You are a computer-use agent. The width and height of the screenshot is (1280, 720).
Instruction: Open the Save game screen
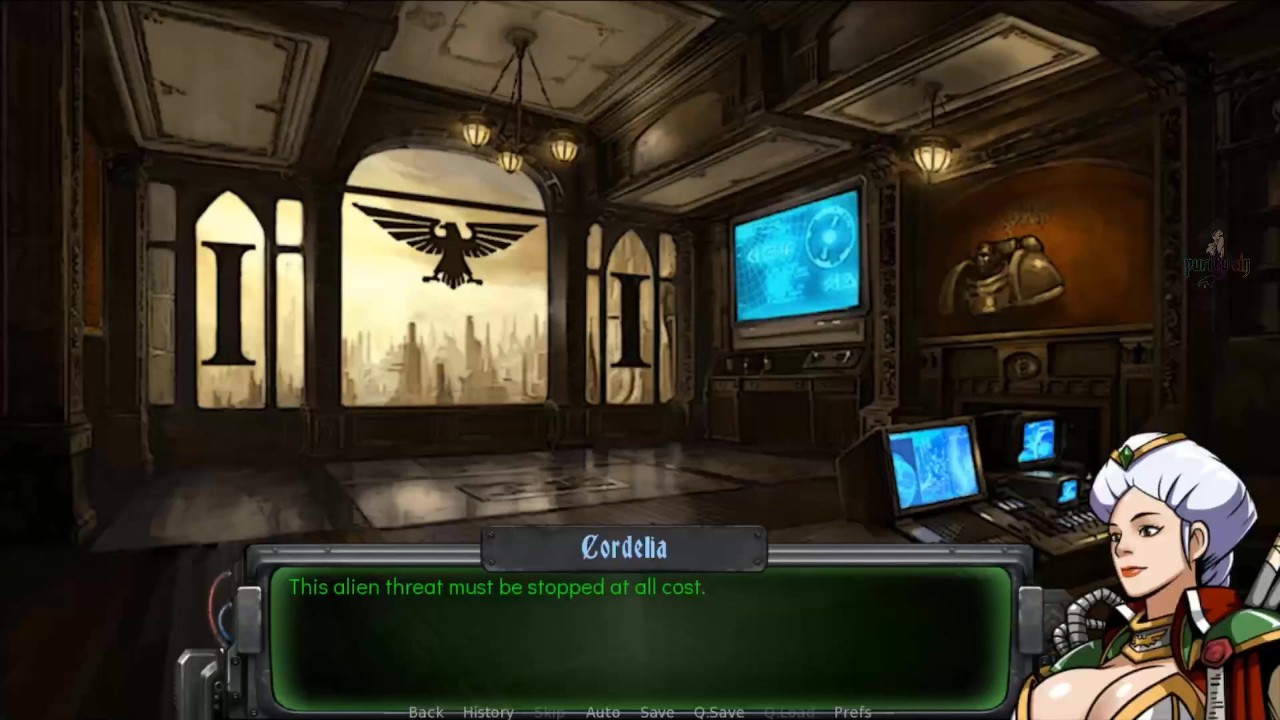[x=657, y=712]
